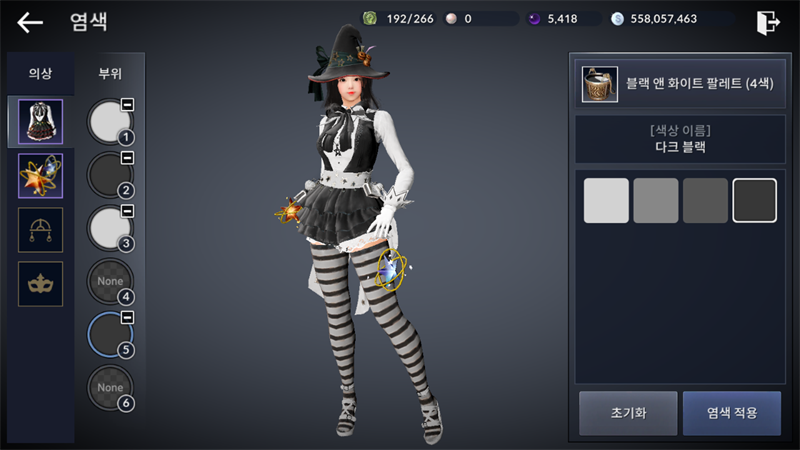This screenshot has height=450, width=800.
Task: Select the outfit costume thumbnail
Action: (41, 122)
